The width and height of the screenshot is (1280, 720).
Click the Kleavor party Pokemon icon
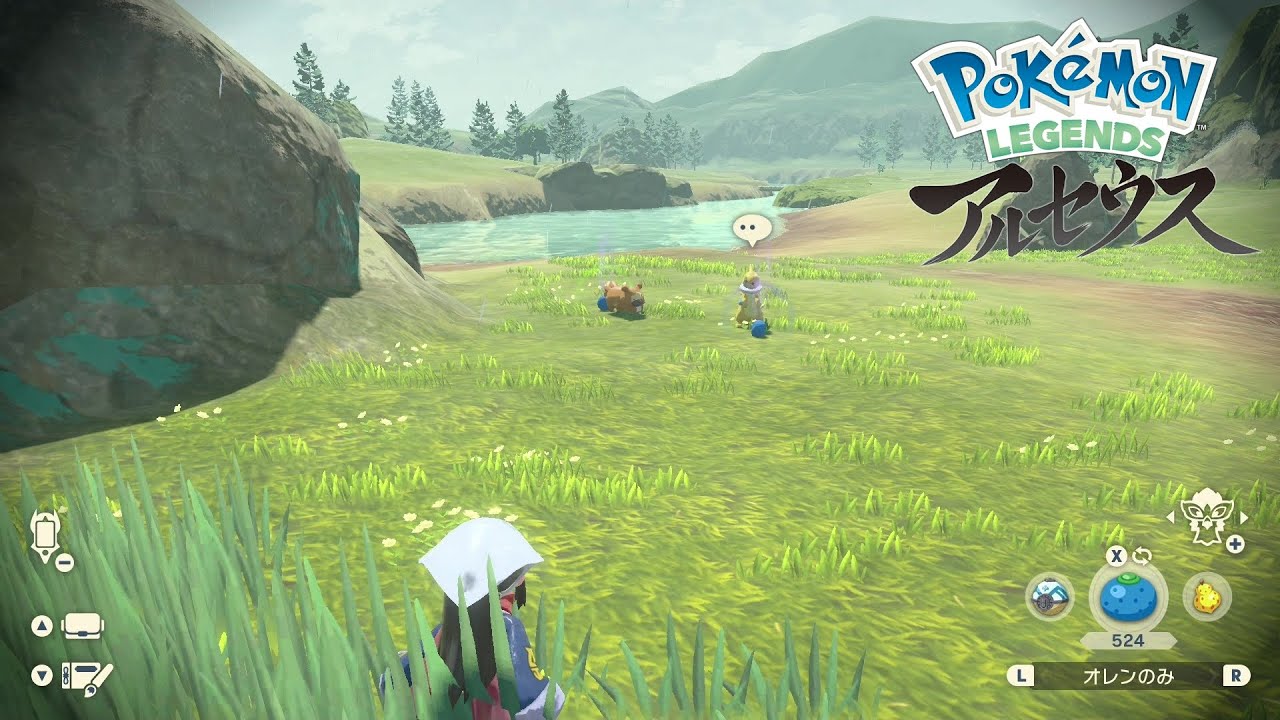[1209, 519]
